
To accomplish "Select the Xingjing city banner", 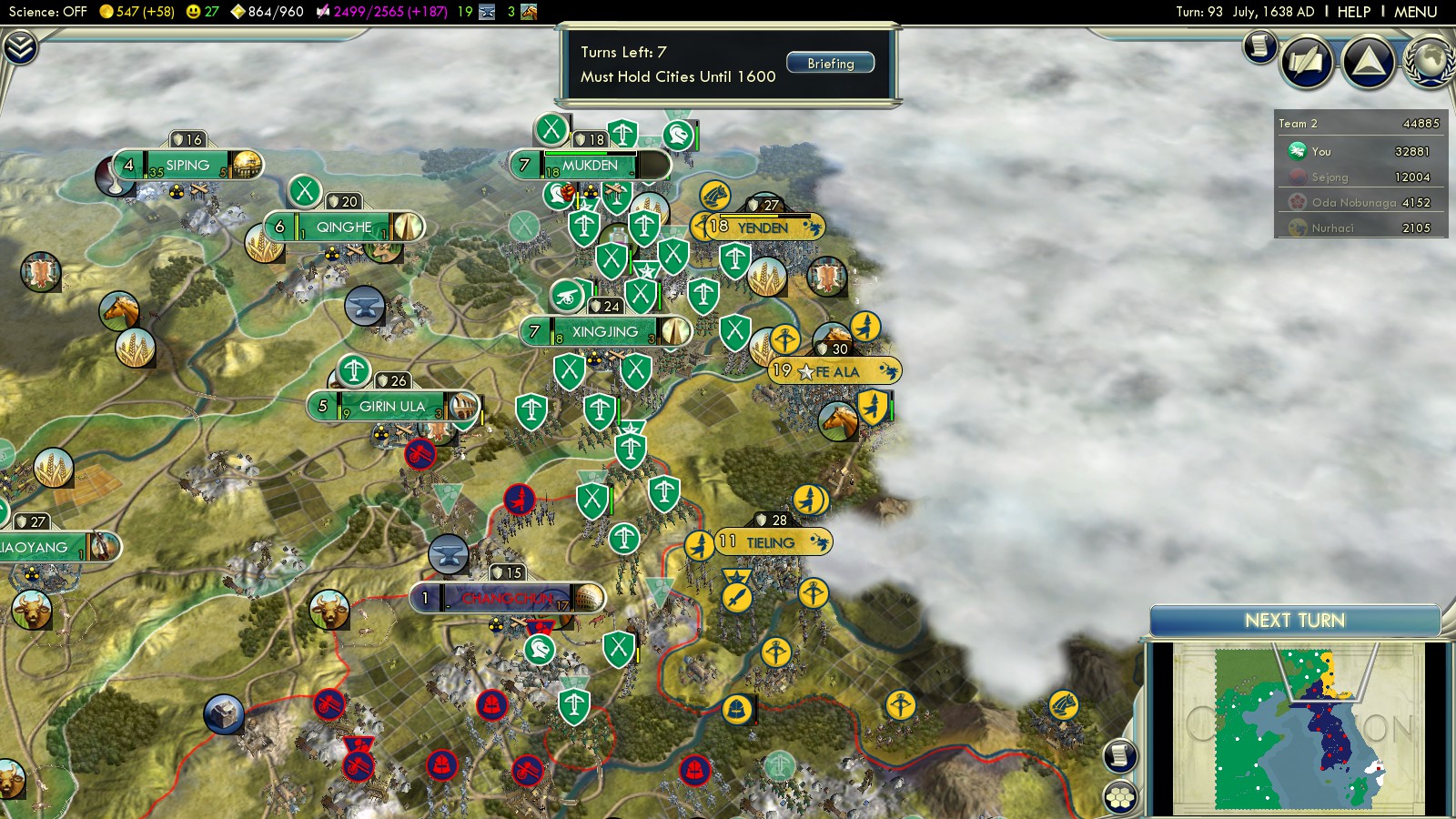I will pos(605,332).
